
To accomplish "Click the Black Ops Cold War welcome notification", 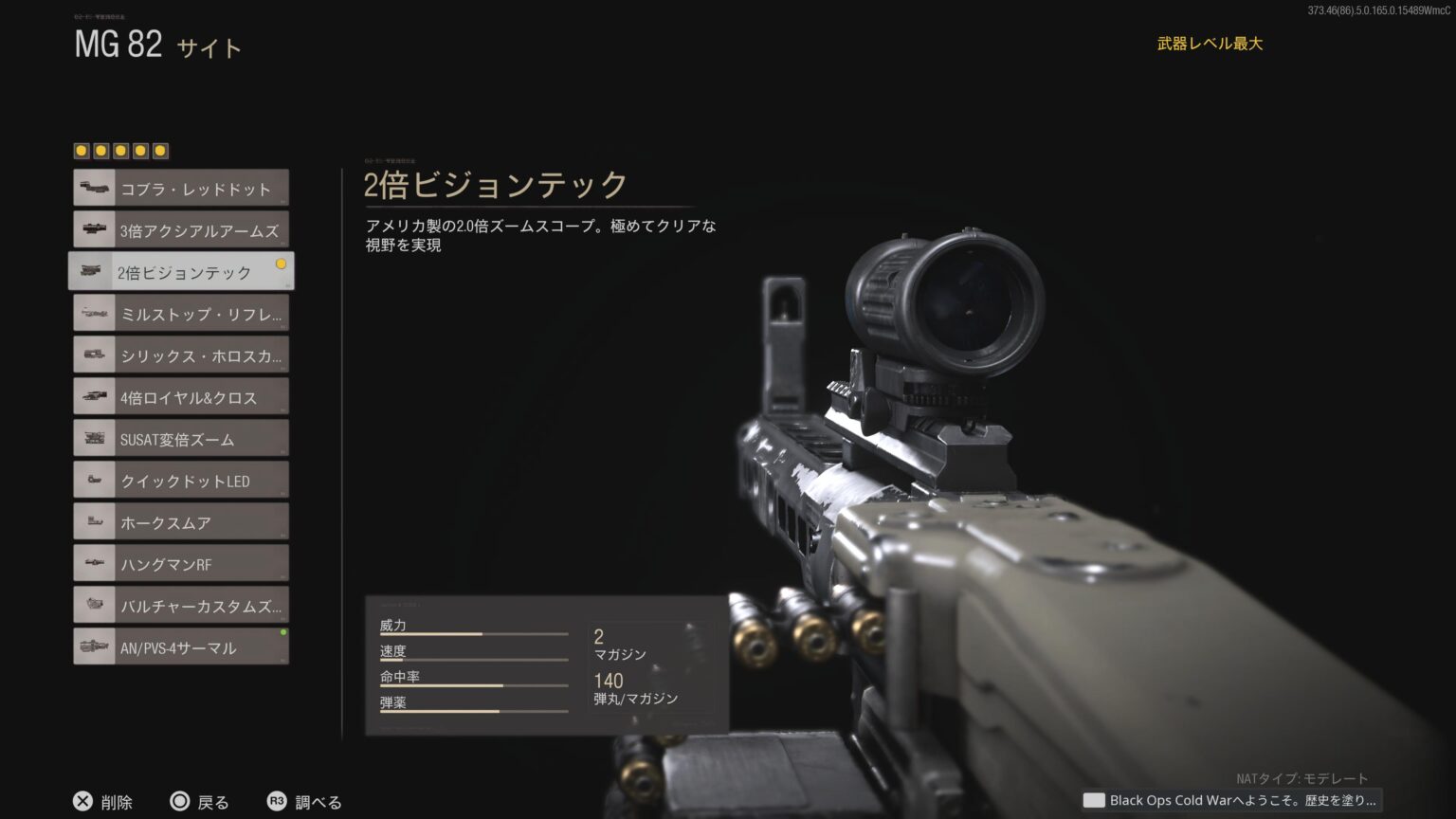I will click(1232, 800).
